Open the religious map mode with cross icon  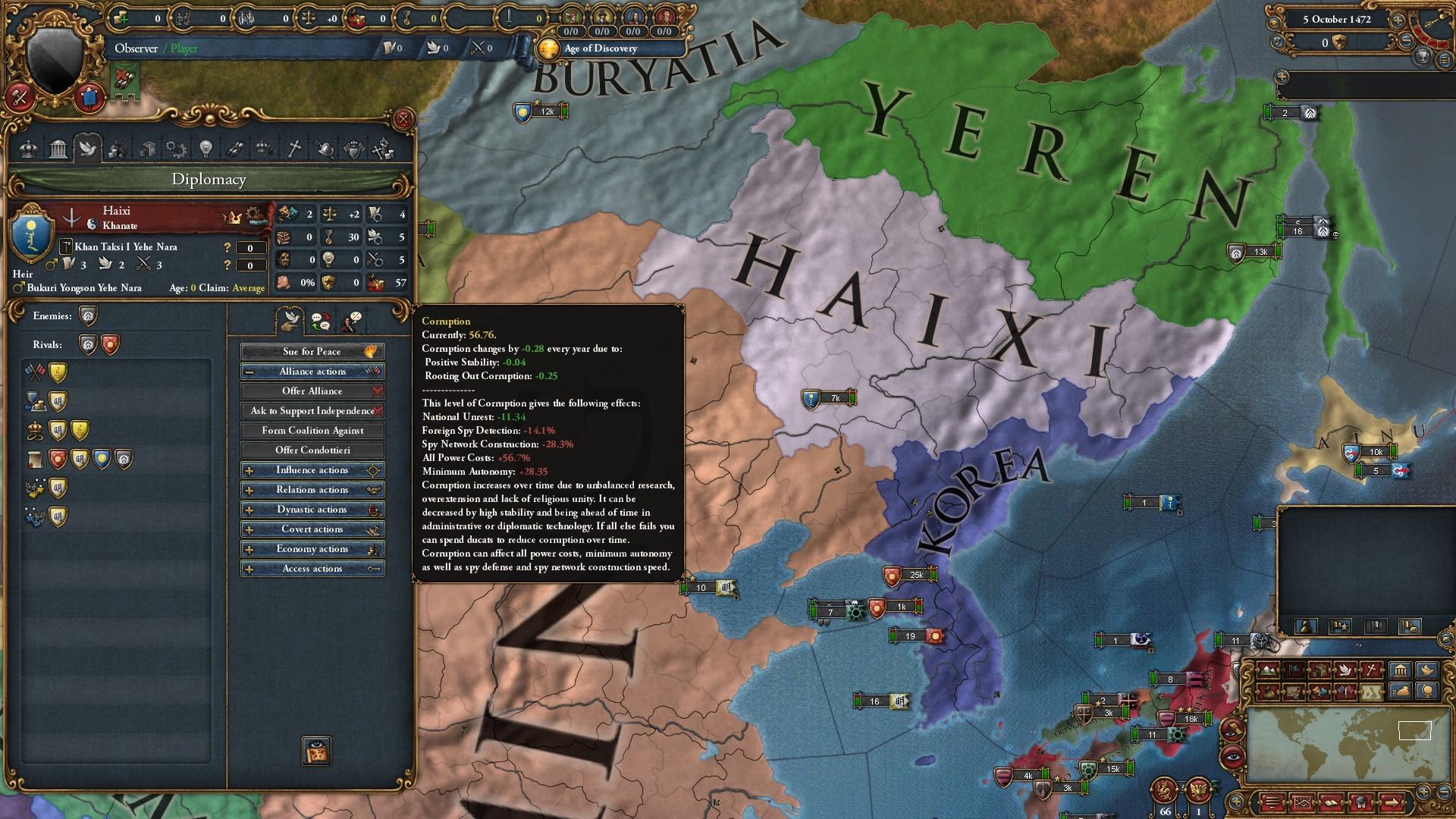tap(1370, 670)
